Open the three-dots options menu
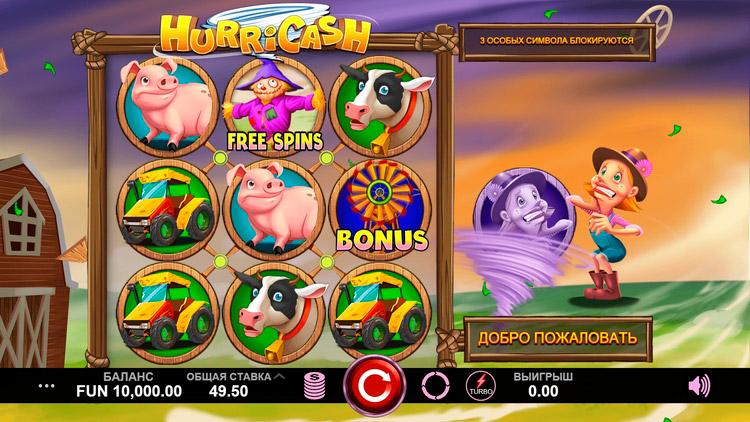Viewport: 750px width, 422px height. click(x=47, y=385)
